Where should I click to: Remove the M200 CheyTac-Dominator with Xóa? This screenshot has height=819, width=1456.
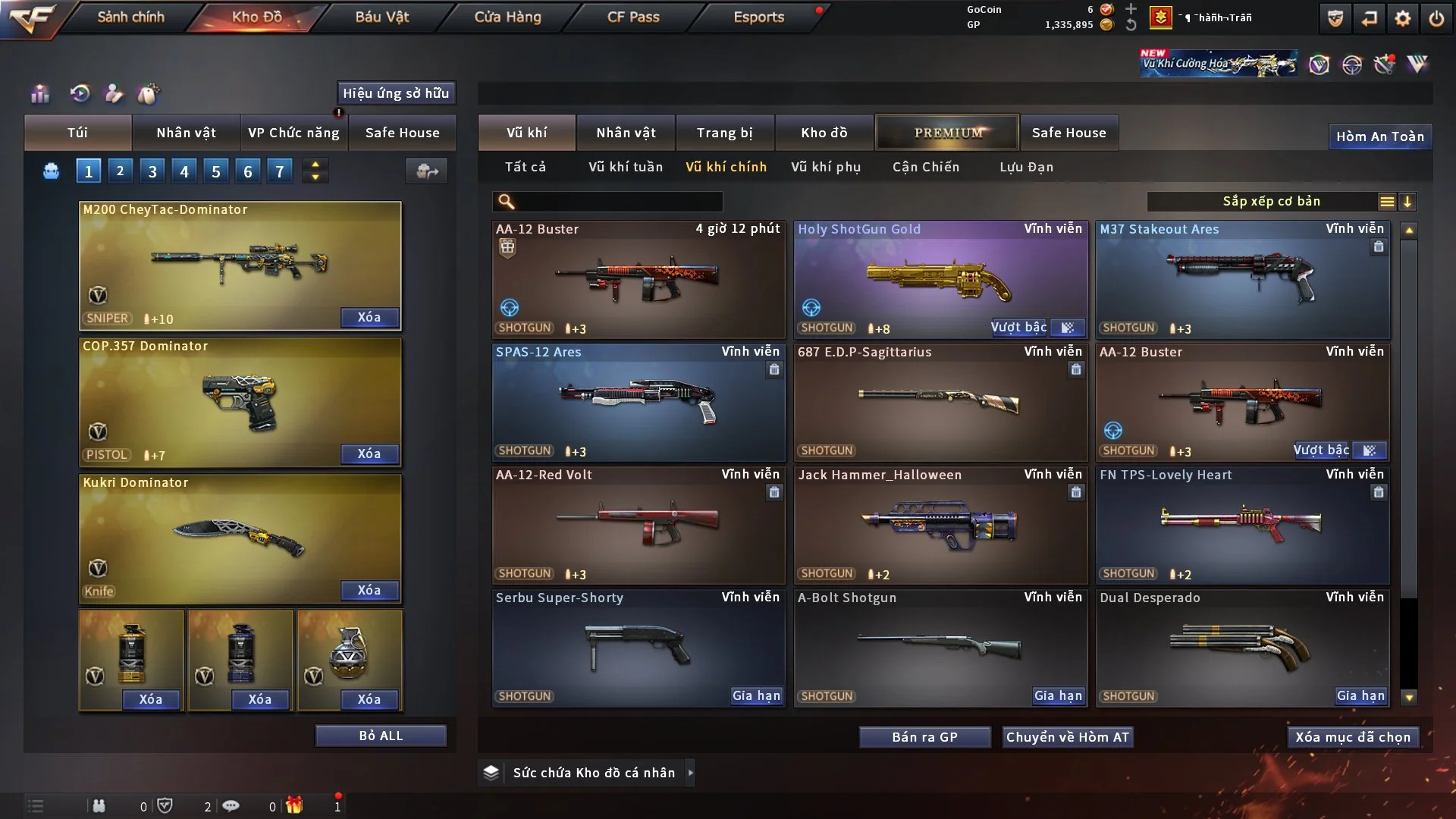pyautogui.click(x=369, y=317)
